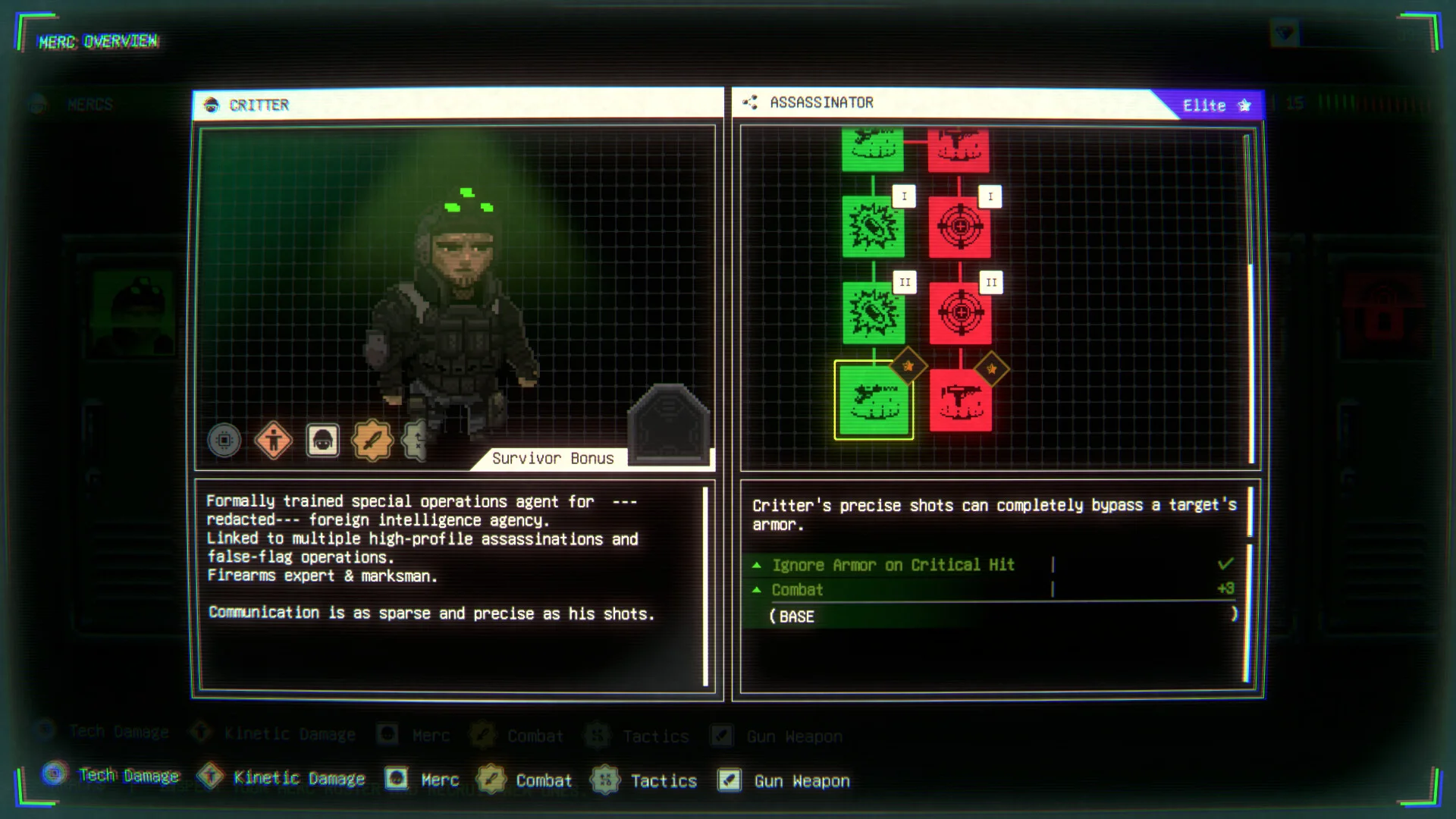Choose the green tier I burst skill node
Image resolution: width=1456 pixels, height=819 pixels.
pyautogui.click(x=874, y=227)
